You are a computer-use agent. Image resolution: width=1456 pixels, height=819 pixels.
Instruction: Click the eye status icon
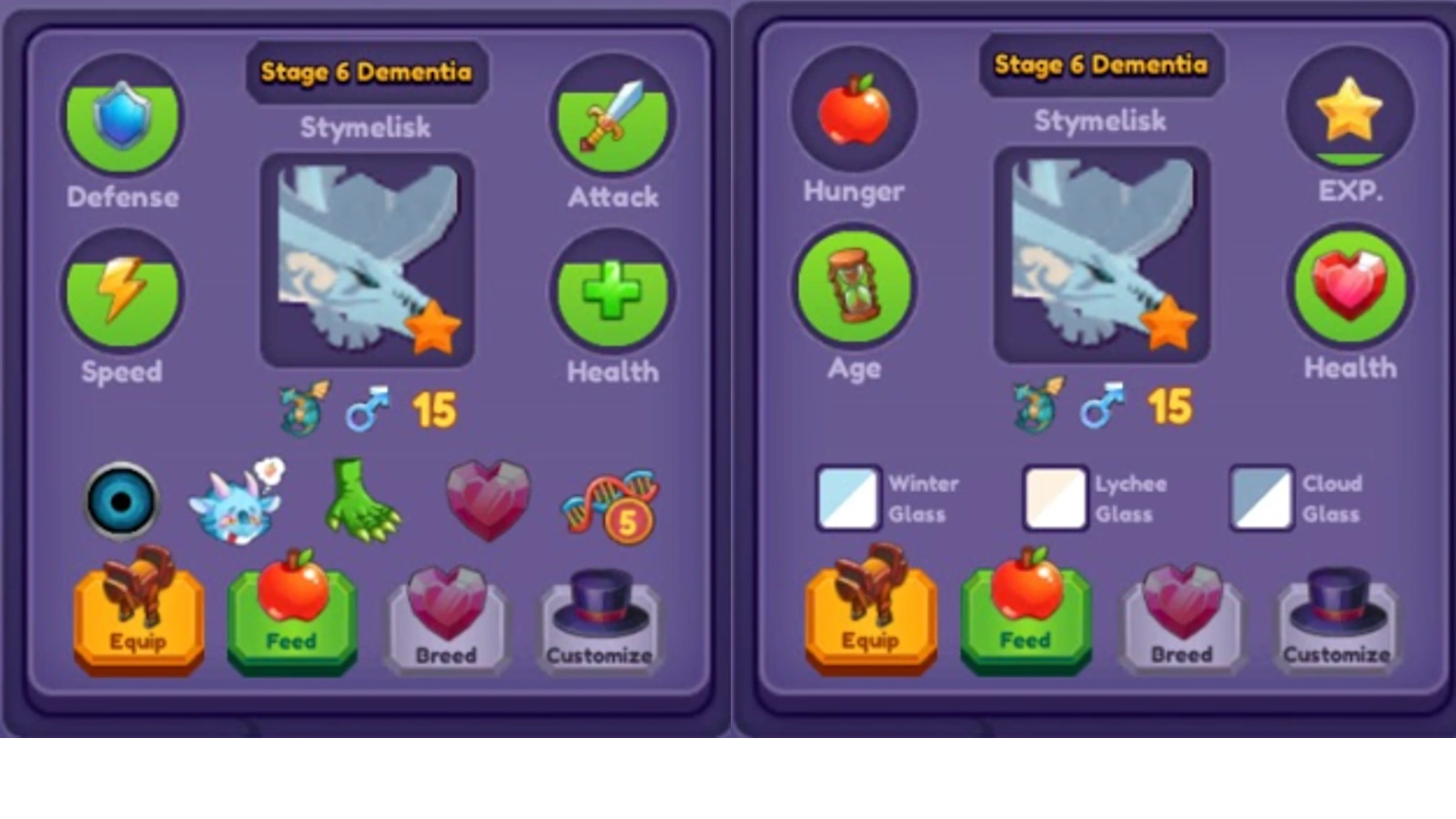[x=121, y=500]
